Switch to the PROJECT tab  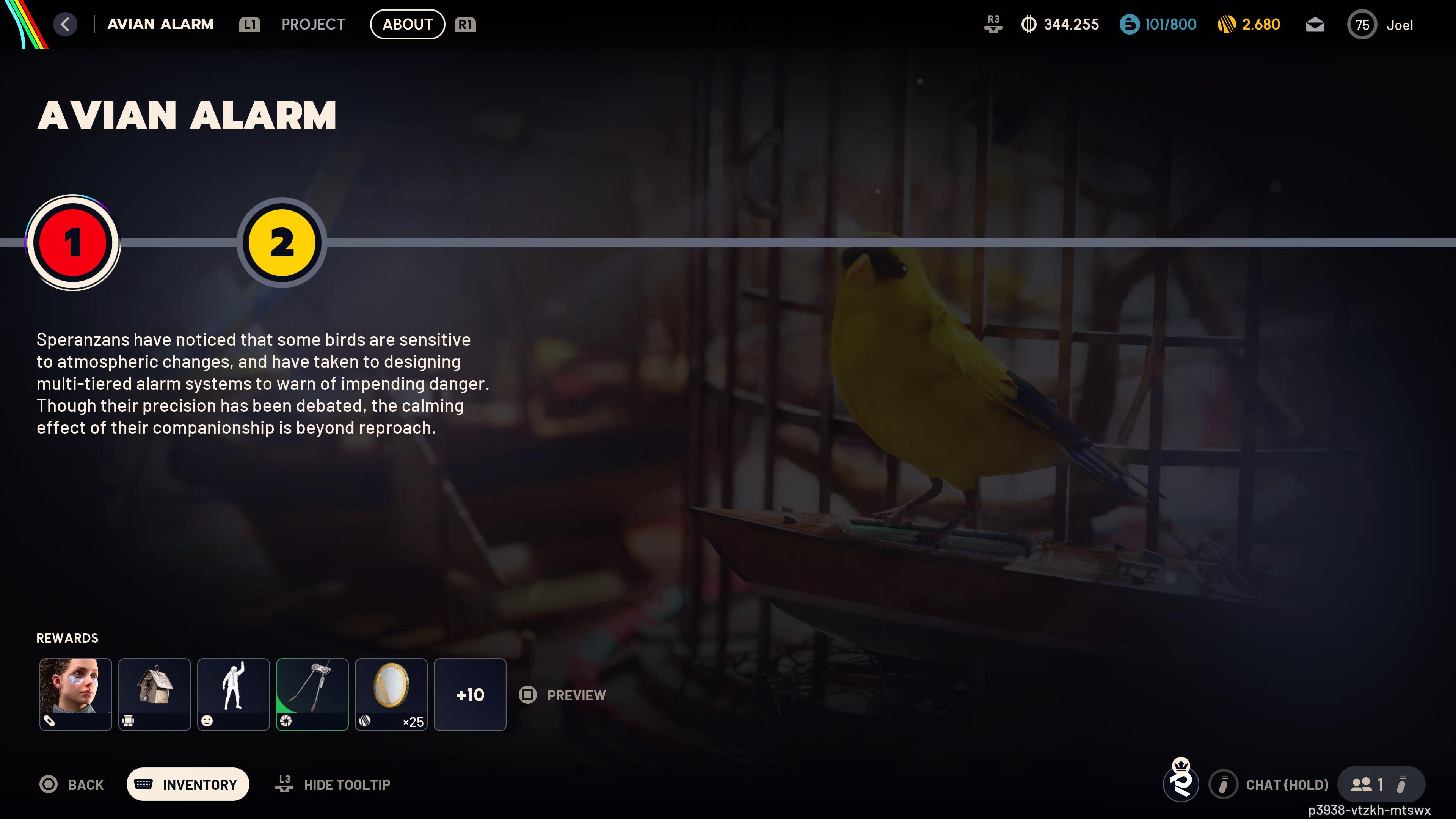coord(313,24)
